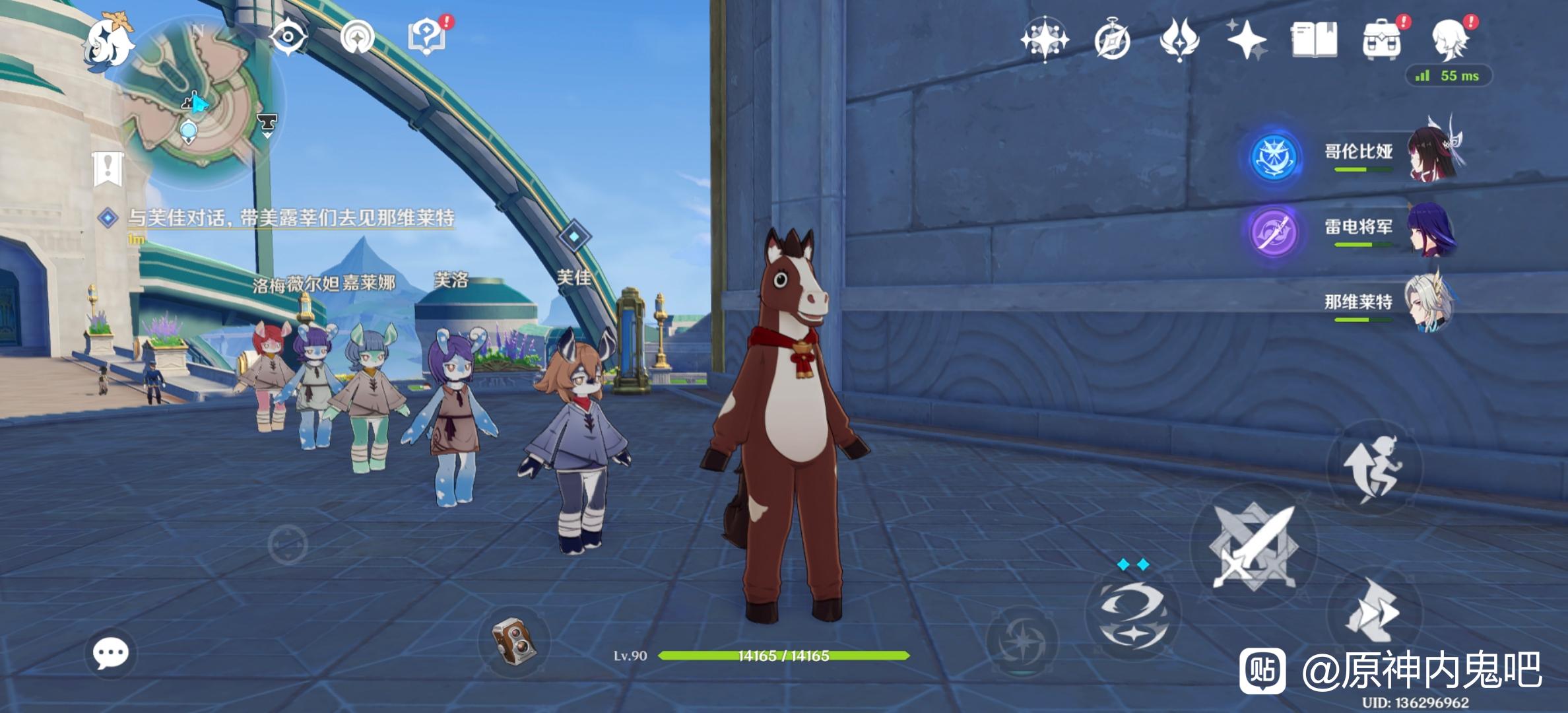Screen dimensions: 1568x713
Task: Use the camera gadget
Action: (x=513, y=640)
